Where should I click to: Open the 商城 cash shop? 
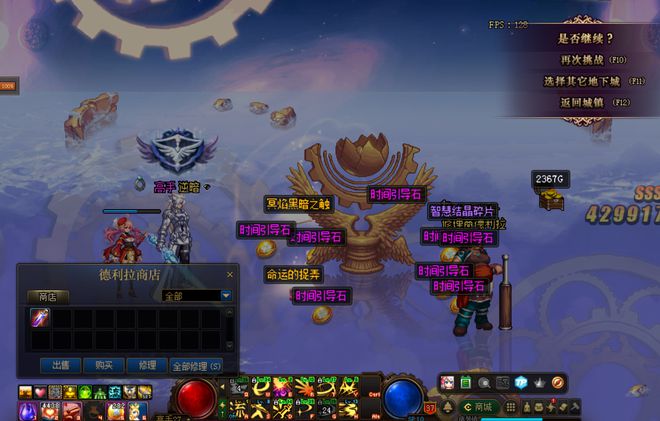[x=478, y=407]
